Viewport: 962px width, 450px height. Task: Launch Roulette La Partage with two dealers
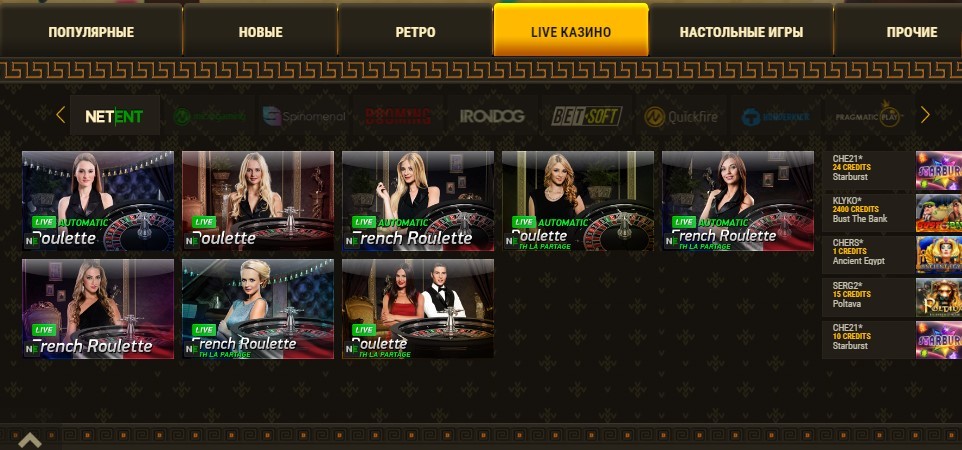pyautogui.click(x=418, y=308)
